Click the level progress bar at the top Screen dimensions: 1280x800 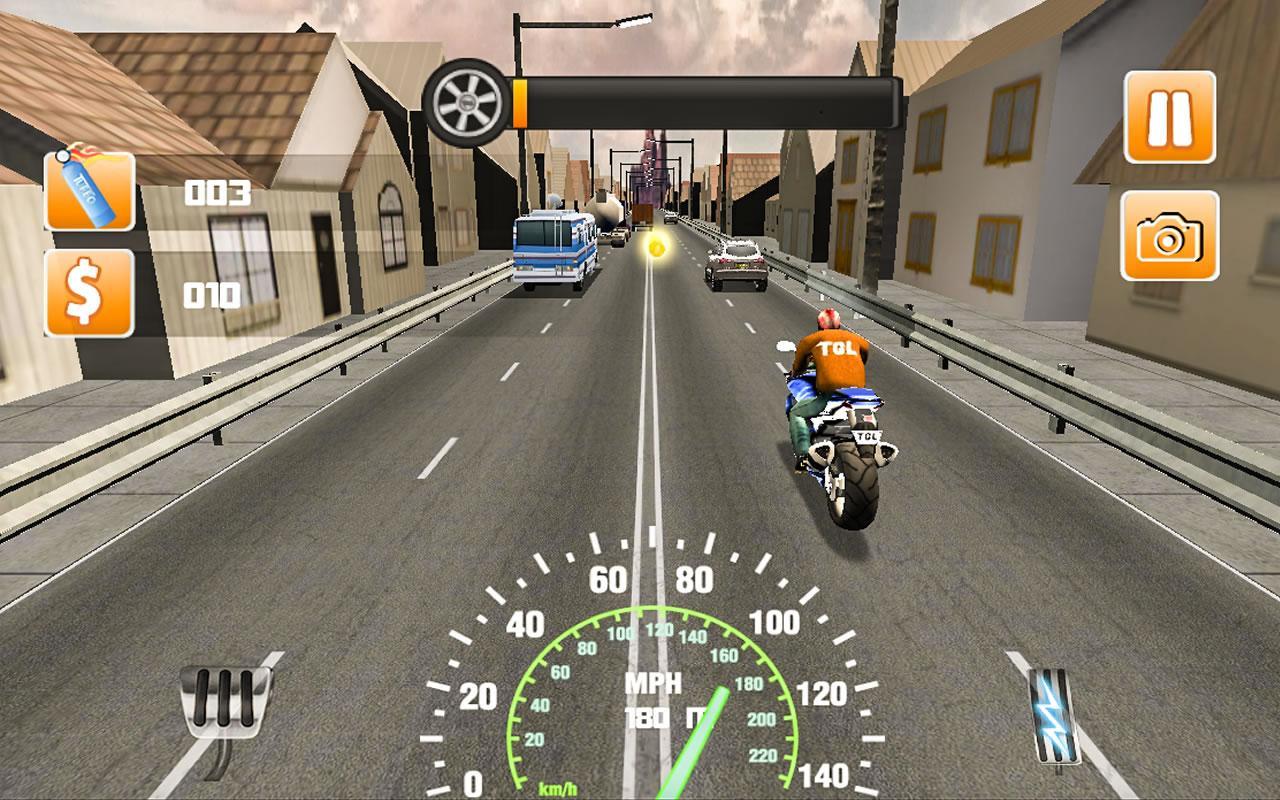710,101
